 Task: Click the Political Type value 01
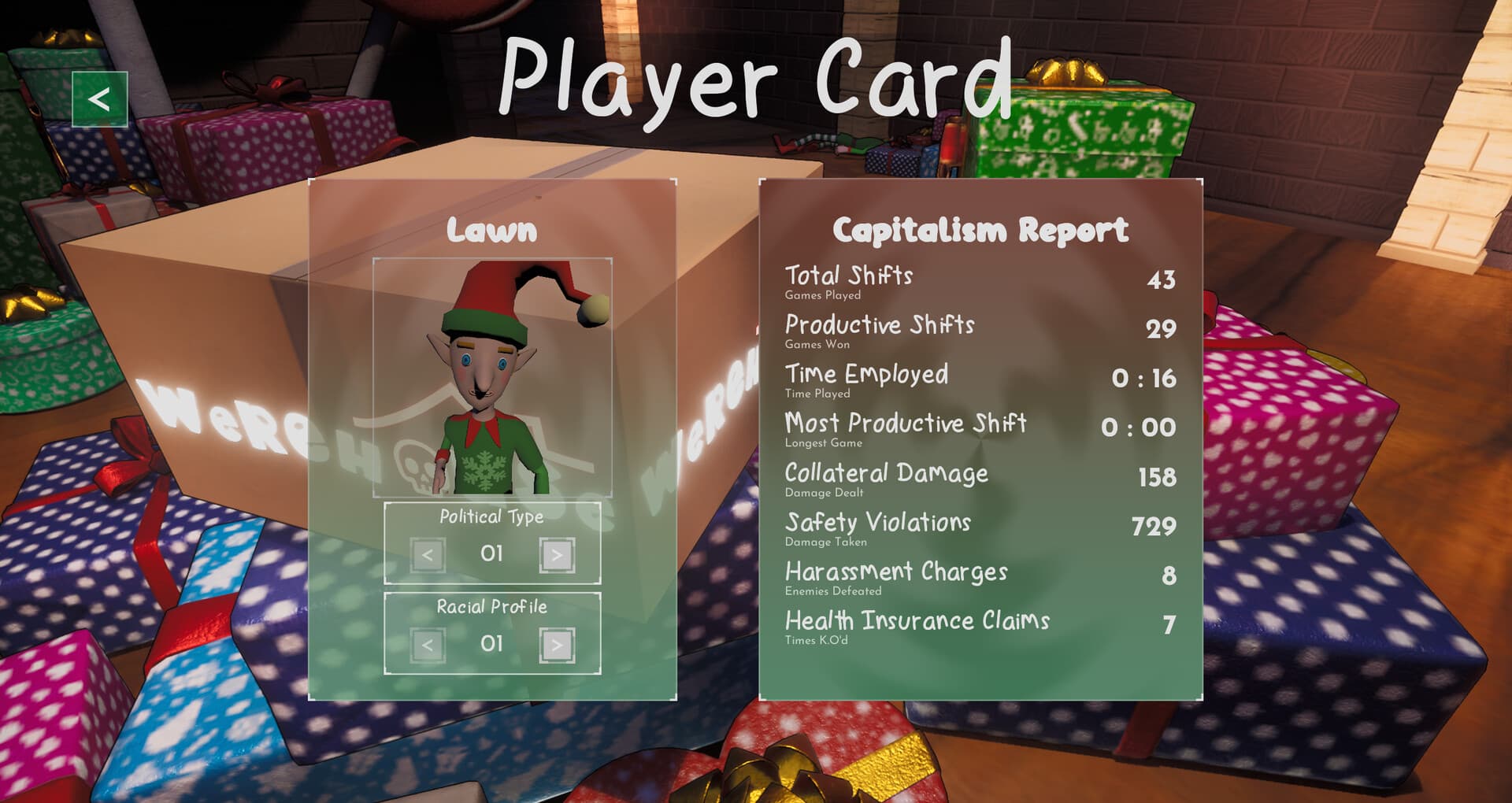click(493, 553)
